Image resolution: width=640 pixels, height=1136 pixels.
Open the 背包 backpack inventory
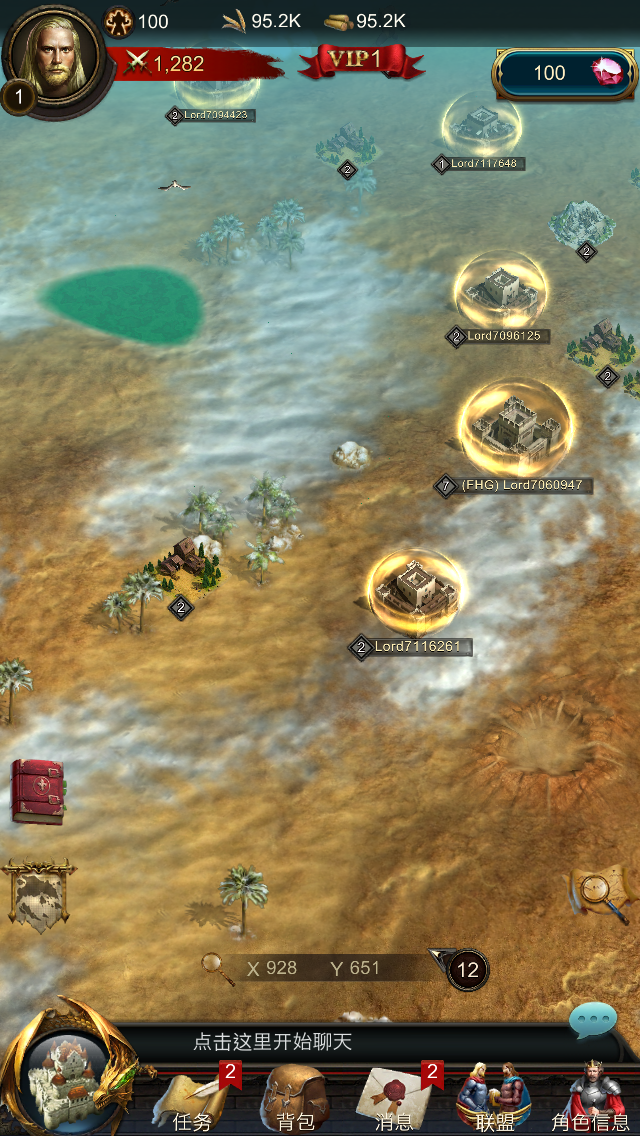click(294, 1098)
